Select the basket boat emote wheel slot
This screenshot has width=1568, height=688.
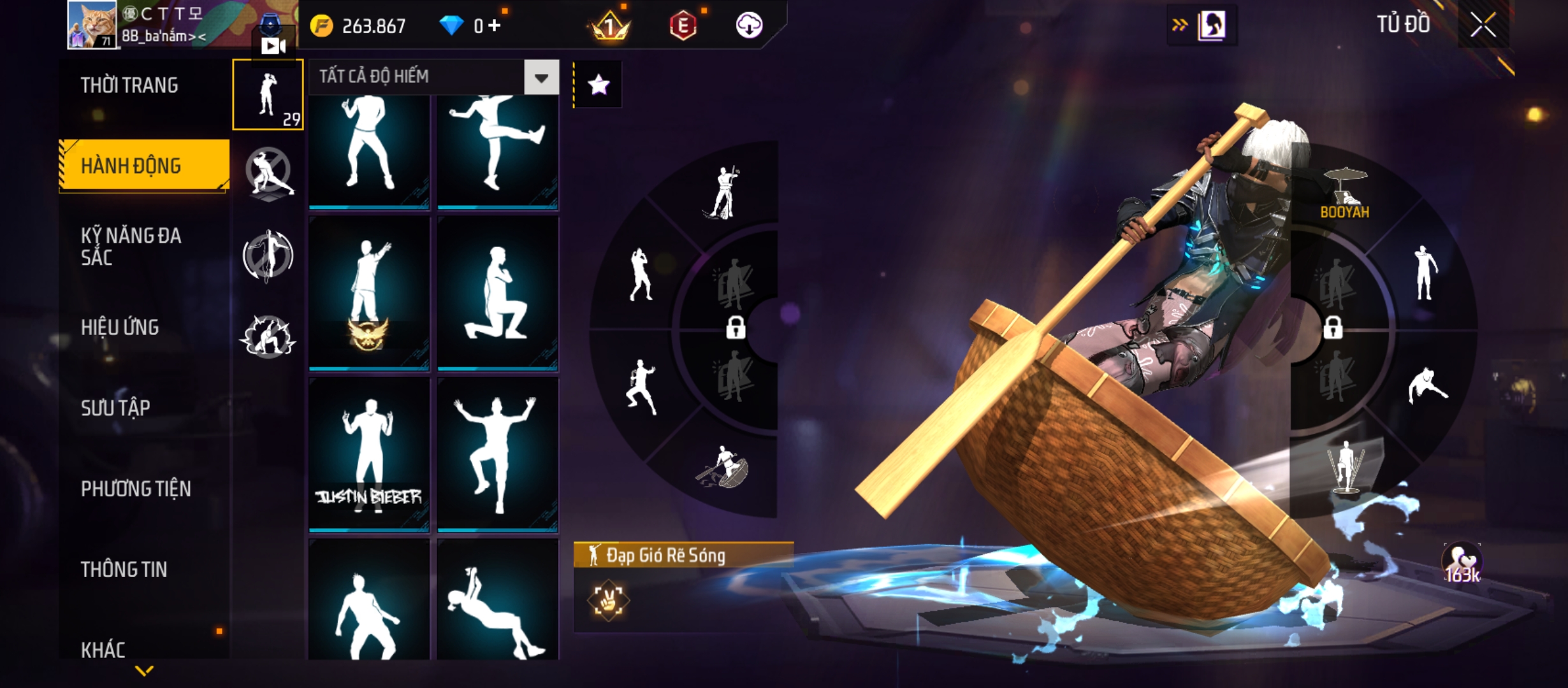click(723, 468)
